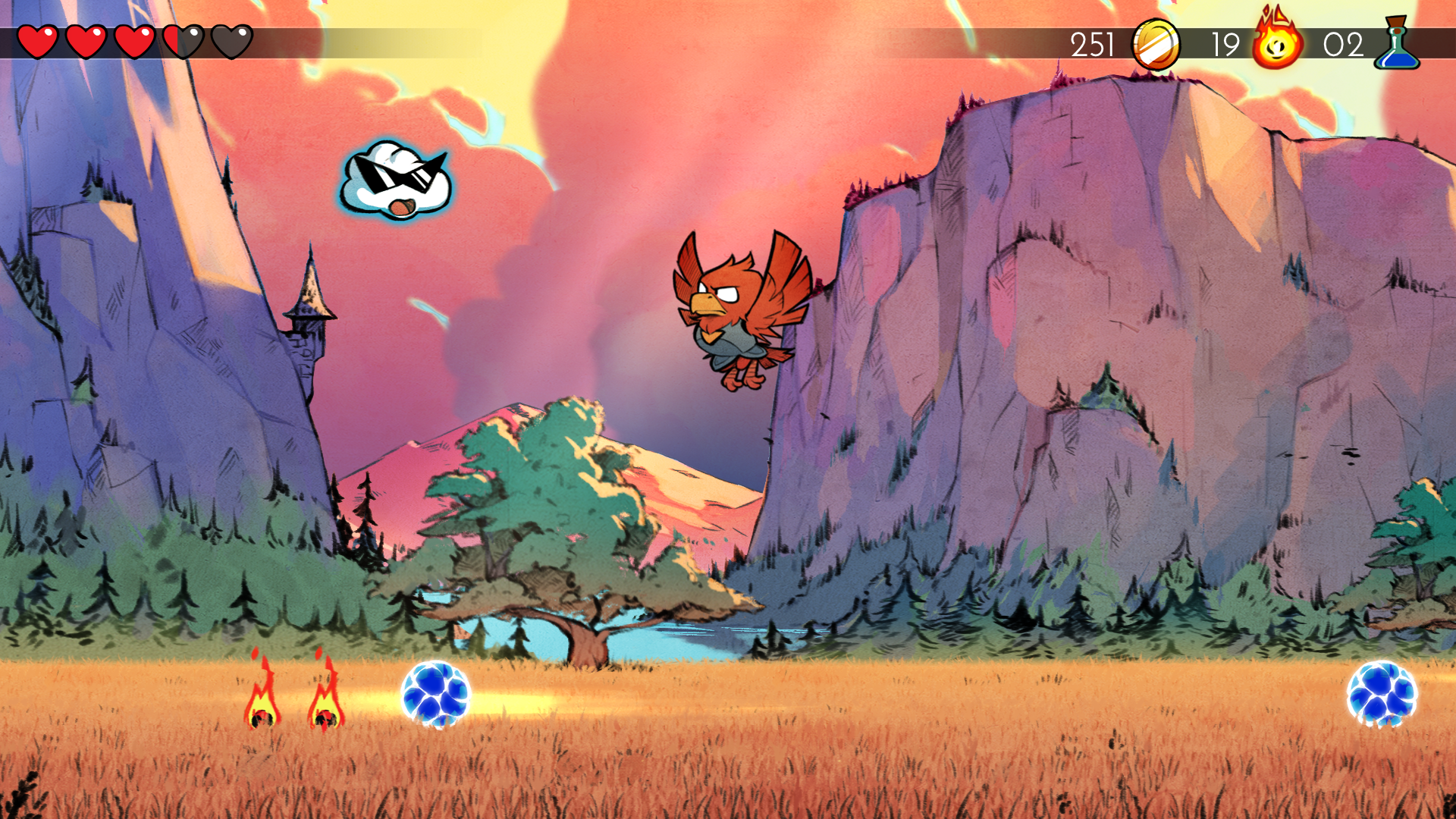This screenshot has height=819, width=1456.
Task: Click the thought cloud showing sunglasses and acorn
Action: coord(394,178)
